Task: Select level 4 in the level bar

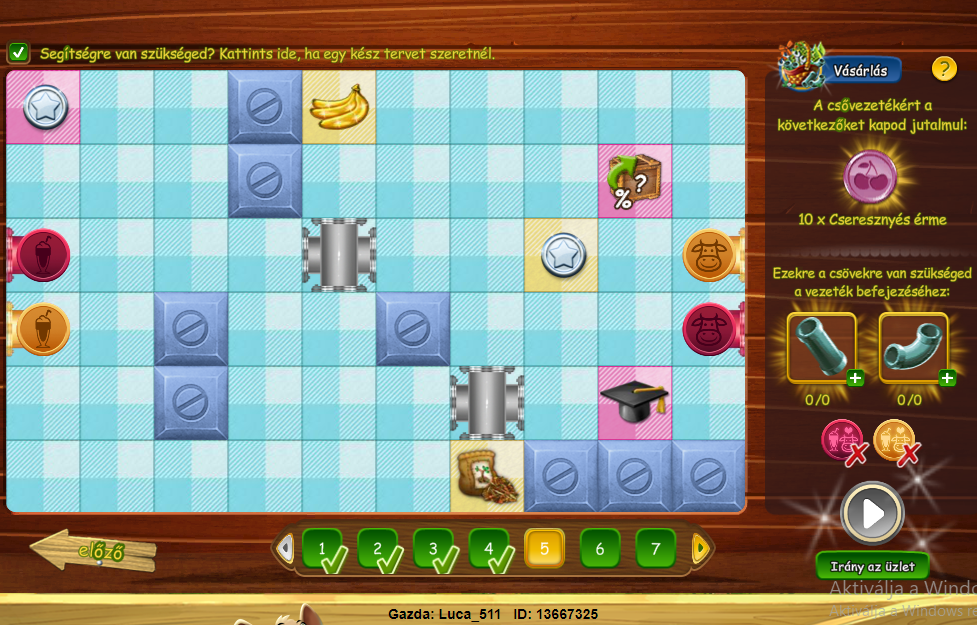Action: pyautogui.click(x=489, y=549)
